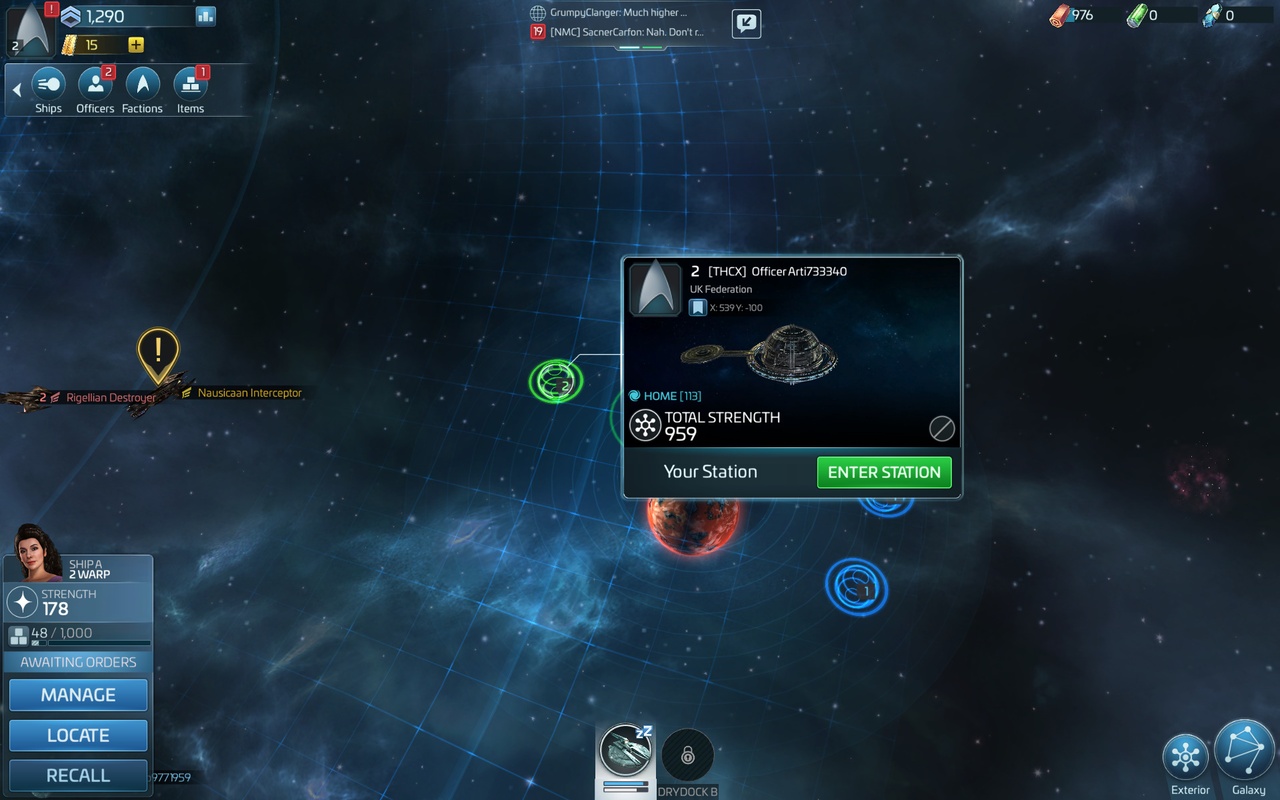Switch to the Exterior view

point(1186,757)
